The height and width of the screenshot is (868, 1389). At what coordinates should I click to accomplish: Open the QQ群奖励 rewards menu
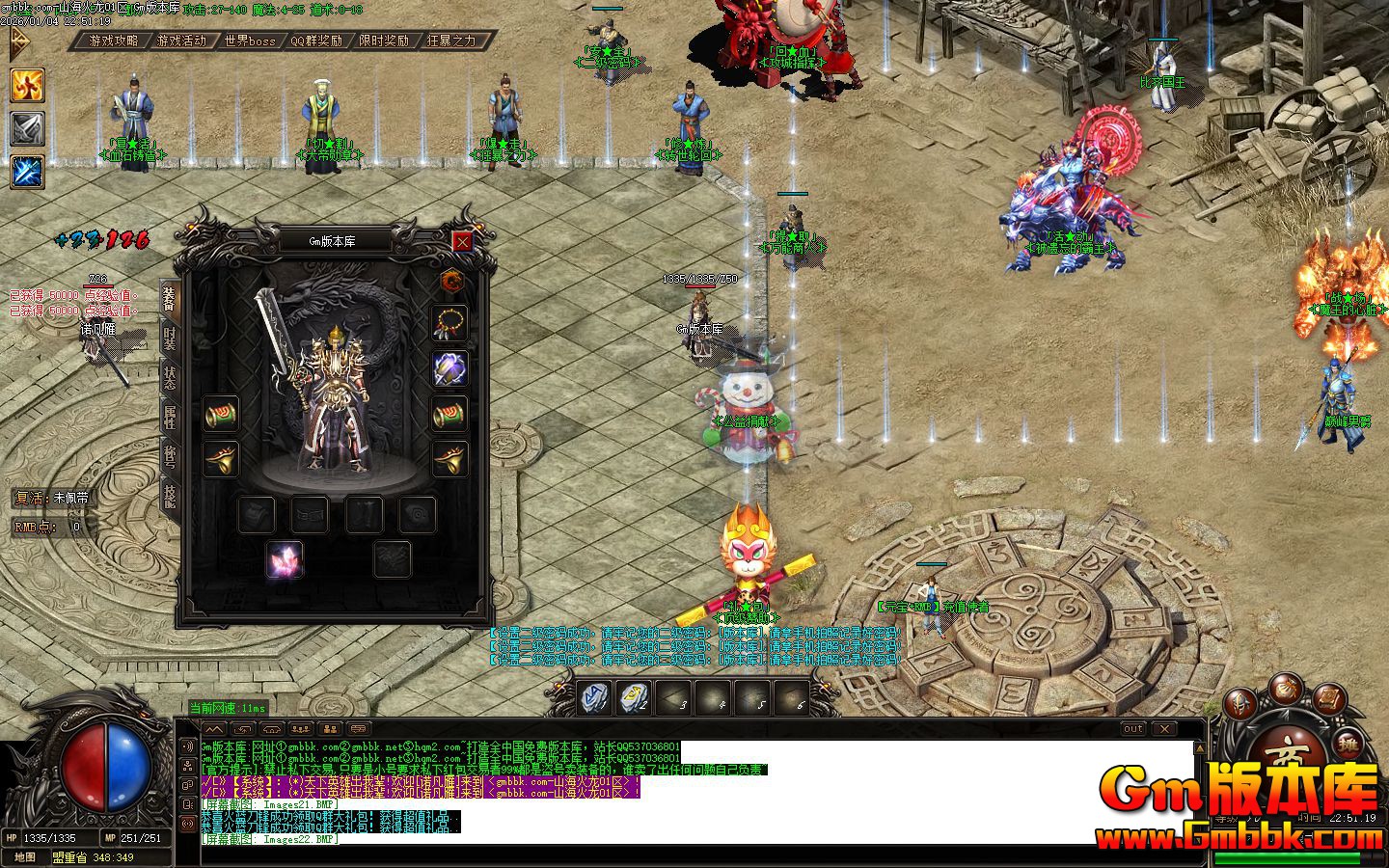tap(316, 41)
